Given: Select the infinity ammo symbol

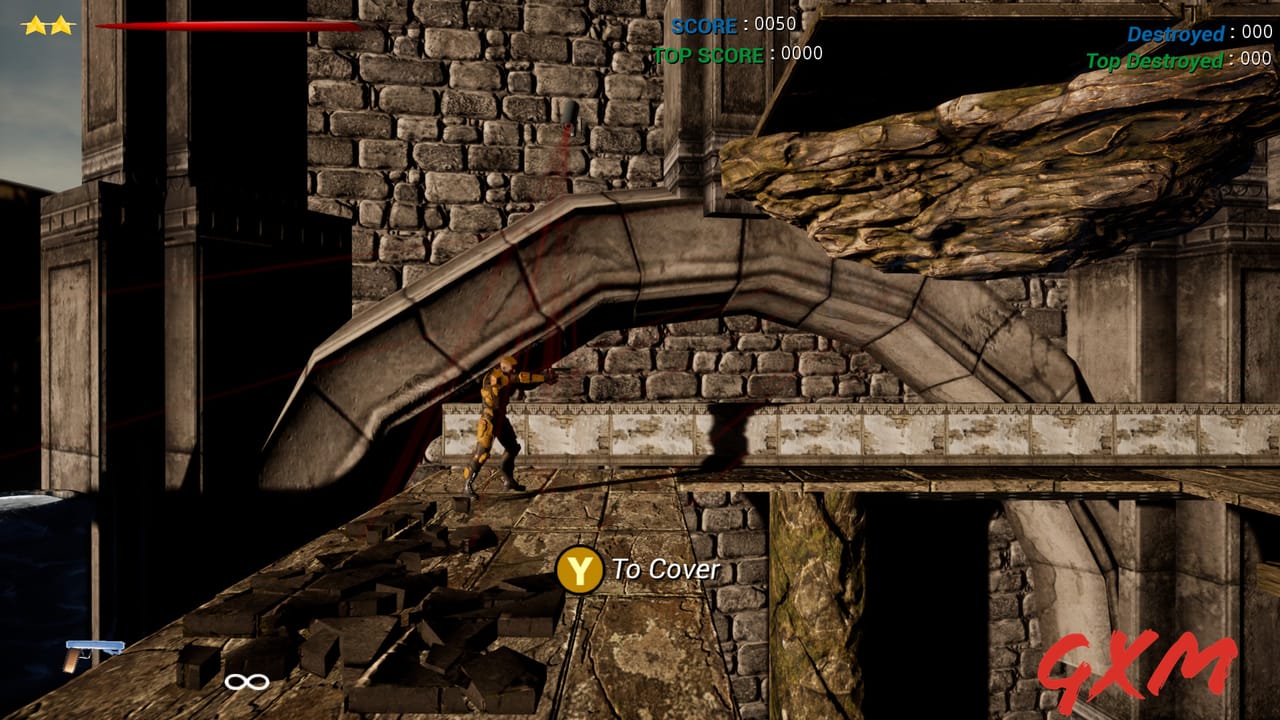Looking at the screenshot, I should (x=246, y=682).
